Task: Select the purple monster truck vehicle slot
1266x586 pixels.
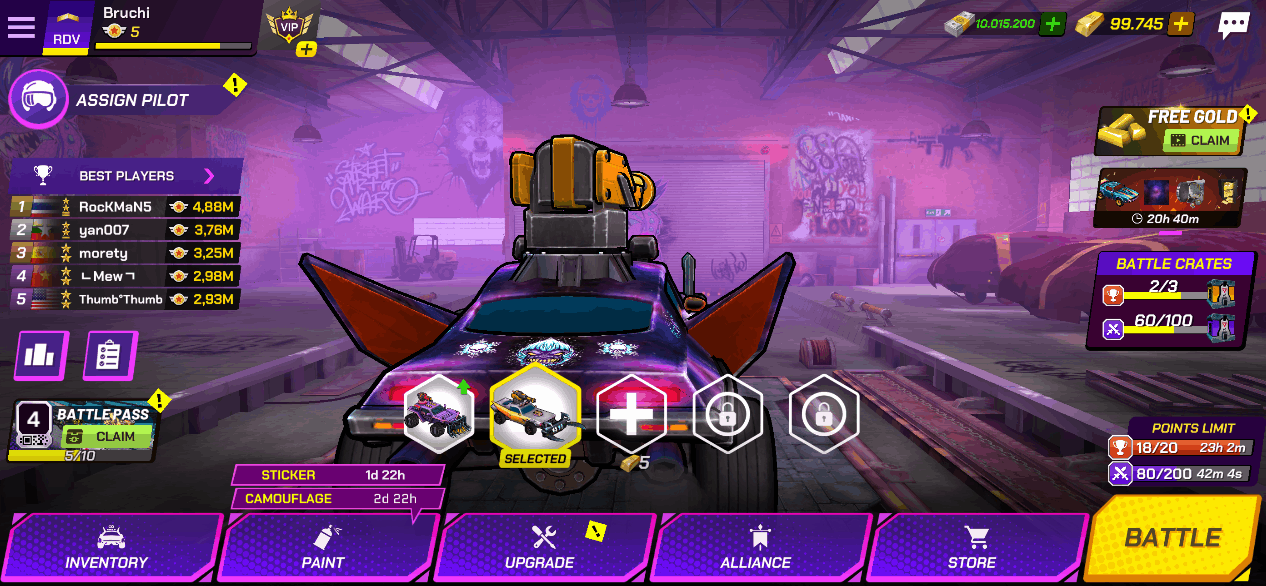Action: [439, 413]
